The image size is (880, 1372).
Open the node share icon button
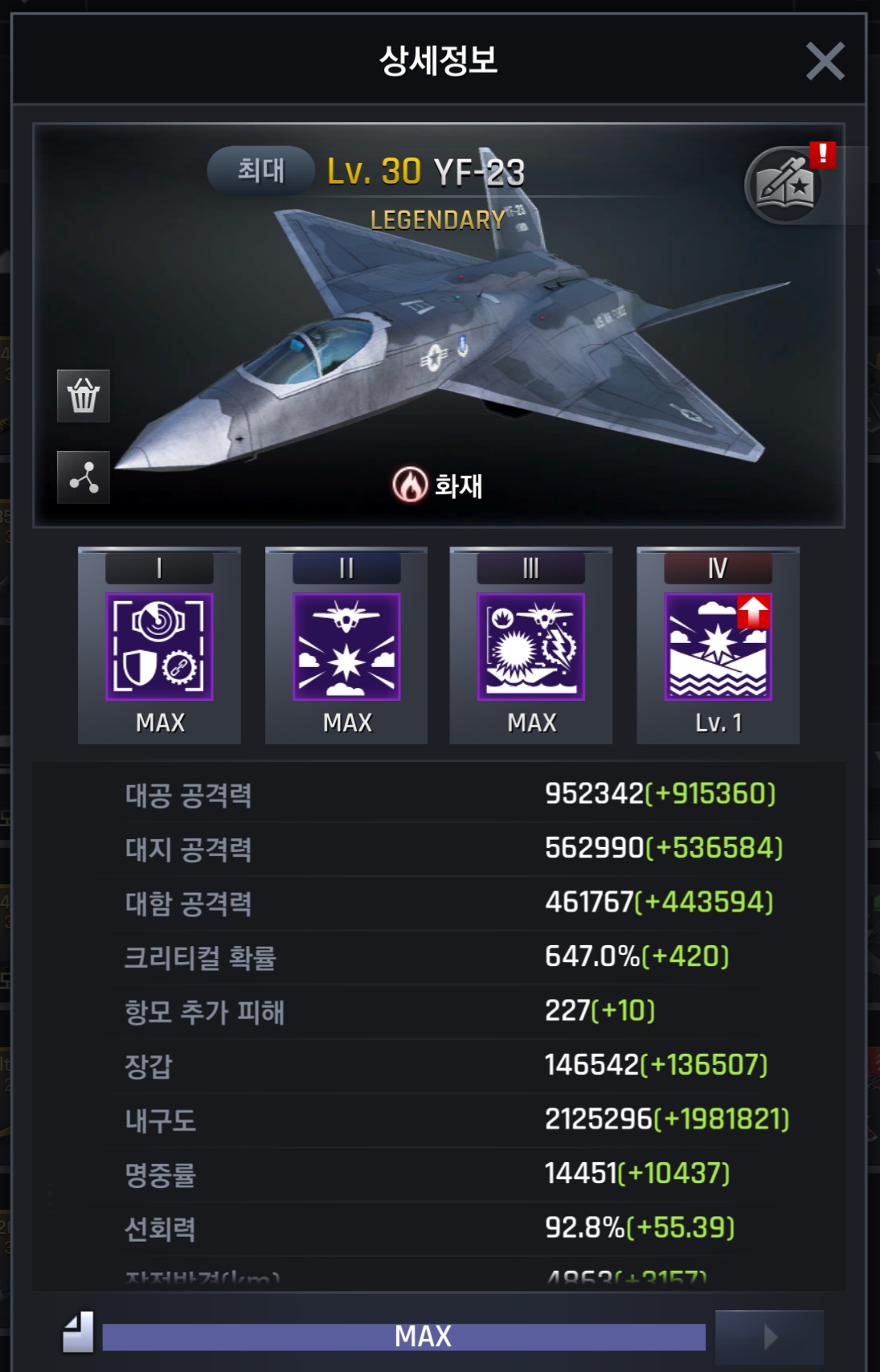coord(84,477)
